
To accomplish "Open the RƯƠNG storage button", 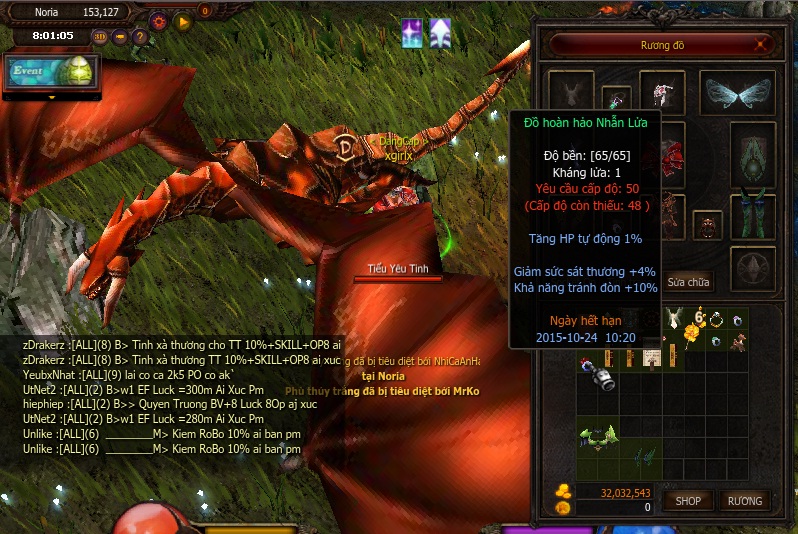I will 744,500.
